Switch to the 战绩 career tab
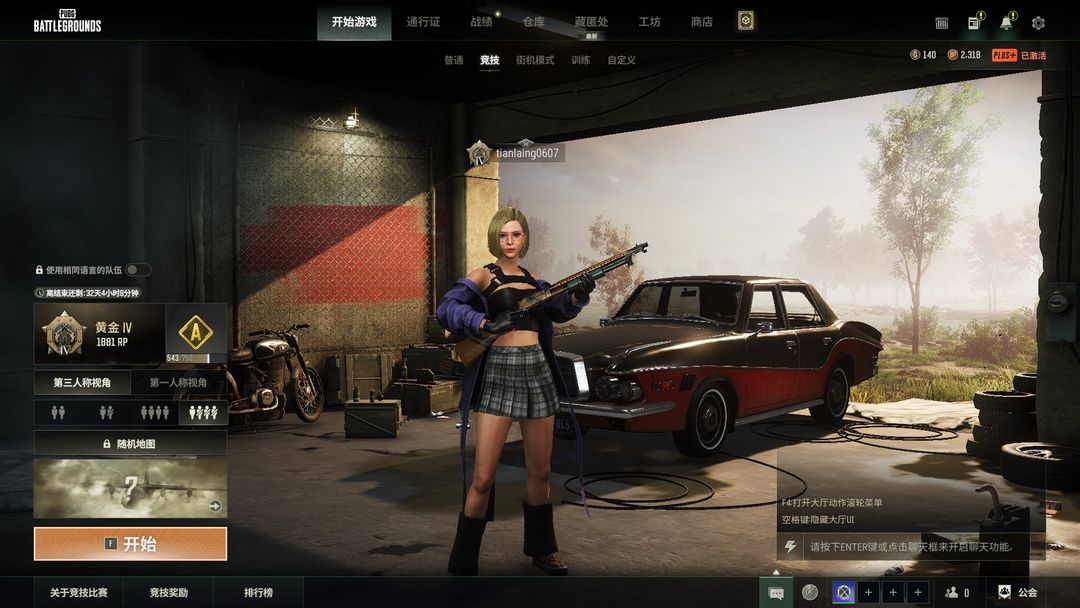This screenshot has height=608, width=1080. [x=481, y=22]
